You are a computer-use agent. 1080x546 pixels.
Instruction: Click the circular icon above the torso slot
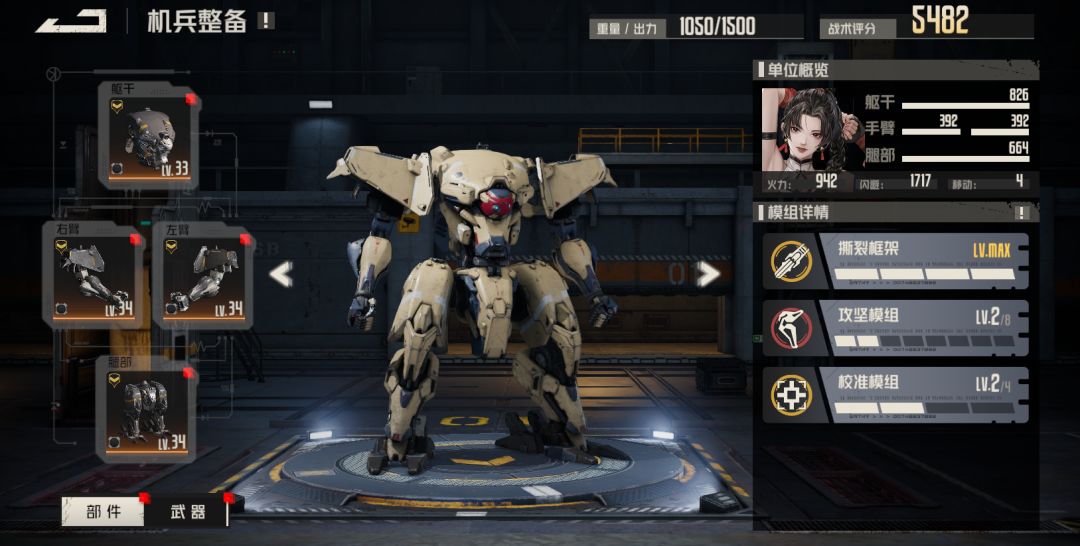click(x=55, y=74)
